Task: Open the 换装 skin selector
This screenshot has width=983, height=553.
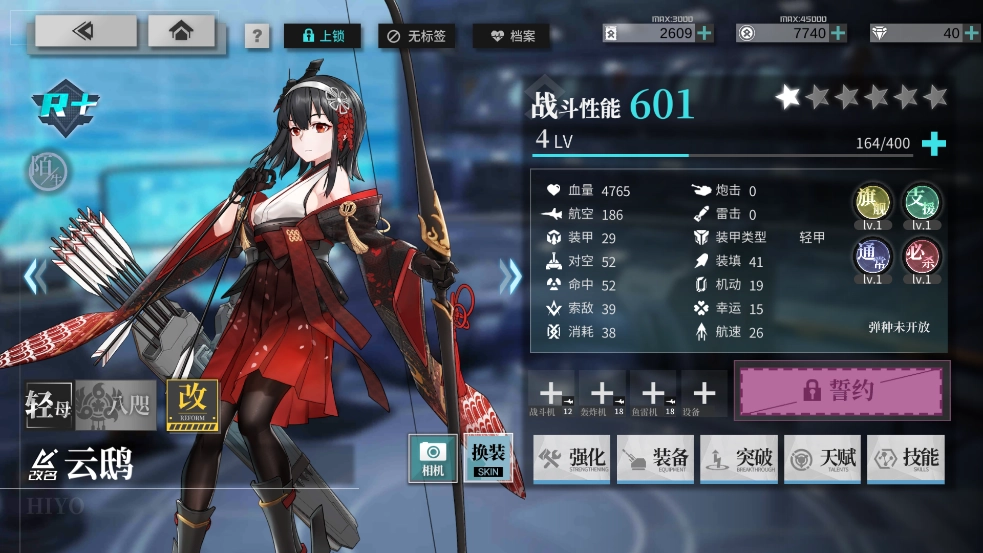Action: click(489, 458)
